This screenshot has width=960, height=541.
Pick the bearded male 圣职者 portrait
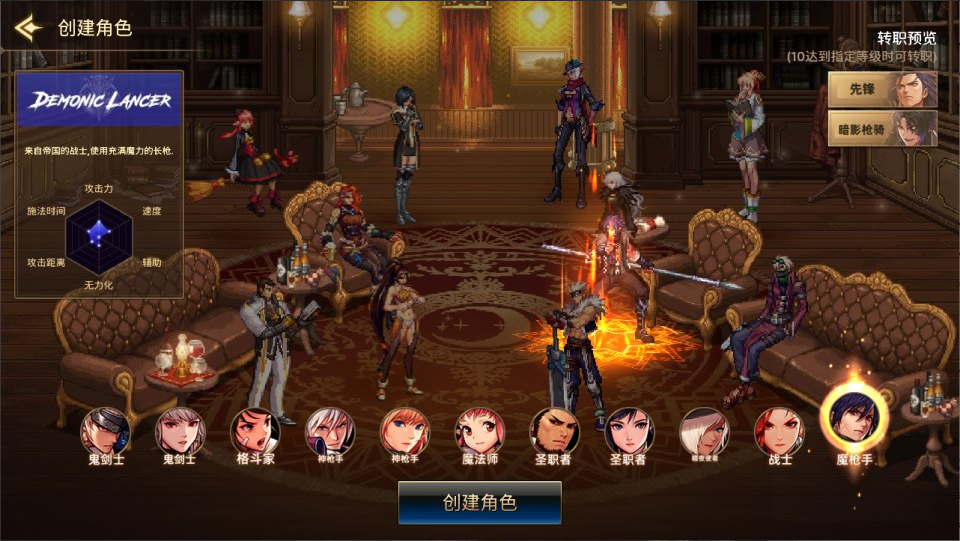pyautogui.click(x=555, y=431)
